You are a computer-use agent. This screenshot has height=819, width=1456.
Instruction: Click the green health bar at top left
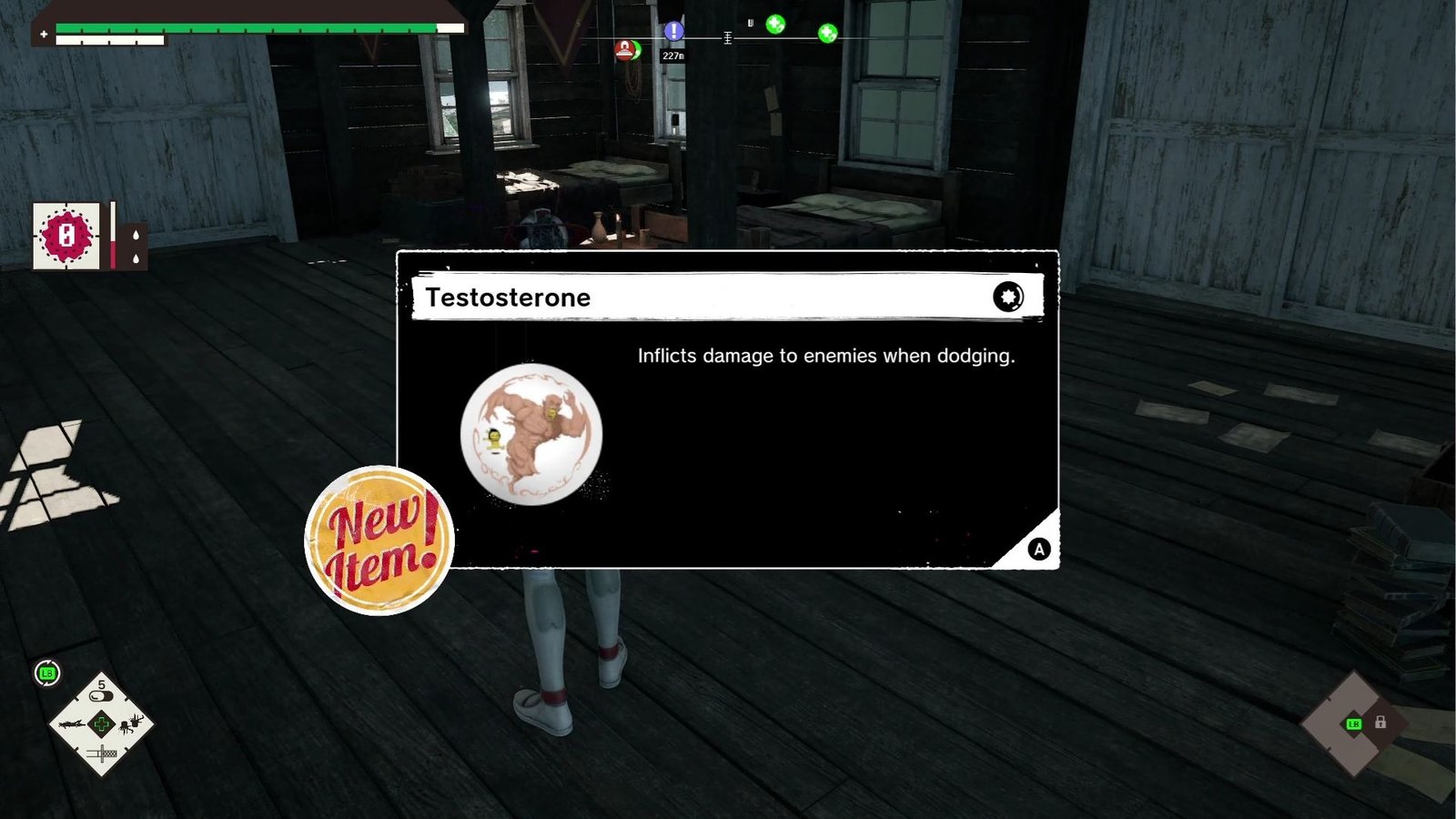[246, 26]
